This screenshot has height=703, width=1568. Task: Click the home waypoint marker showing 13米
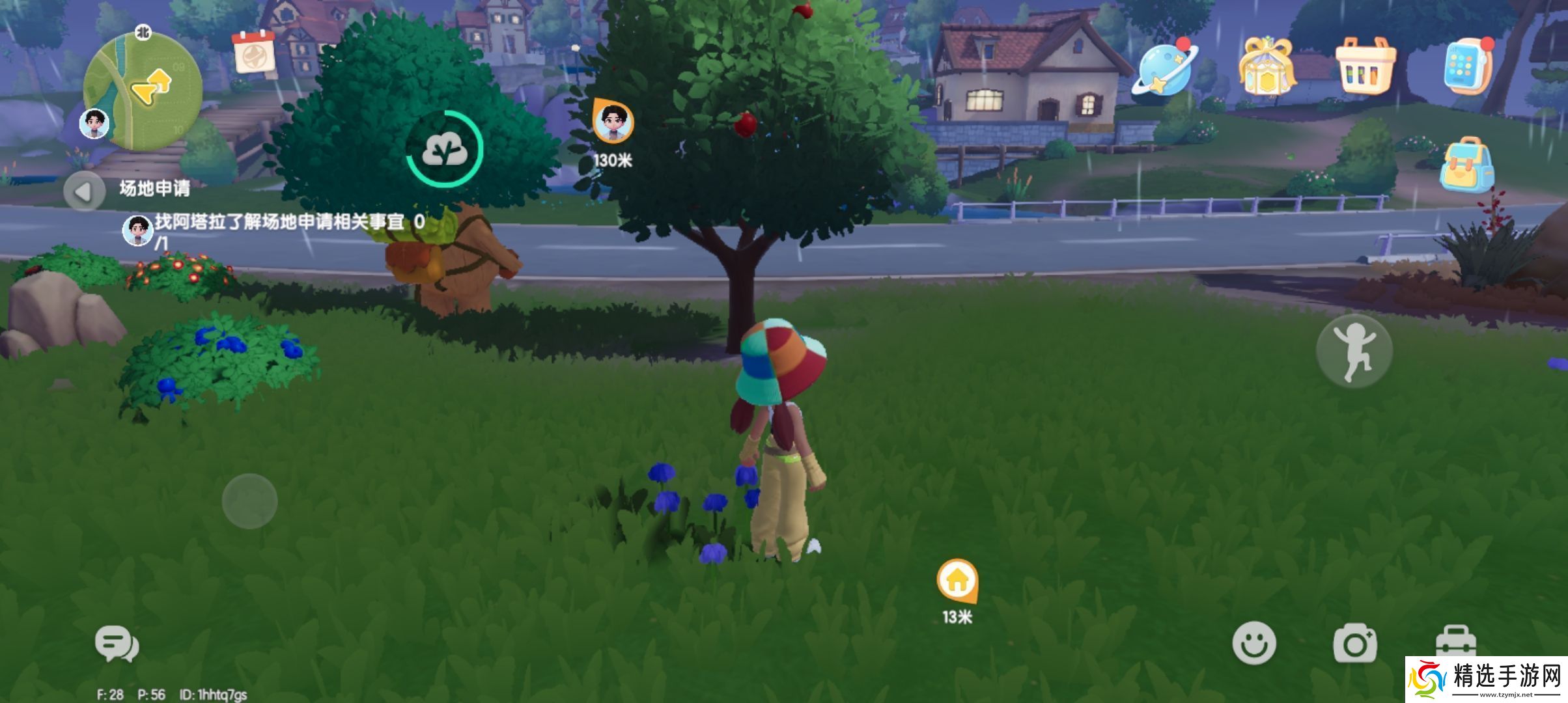(x=957, y=580)
